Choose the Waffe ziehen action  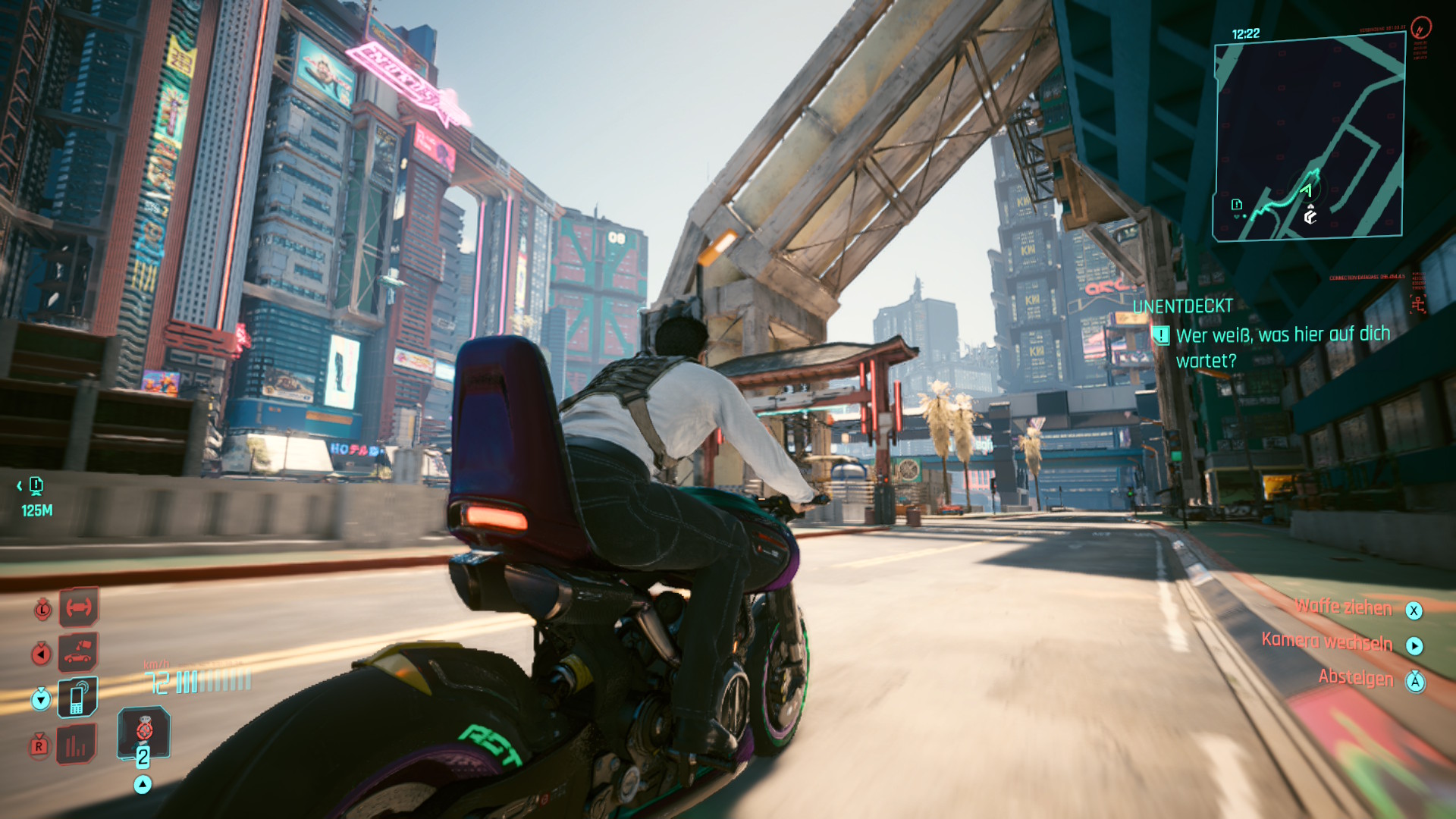point(1343,607)
